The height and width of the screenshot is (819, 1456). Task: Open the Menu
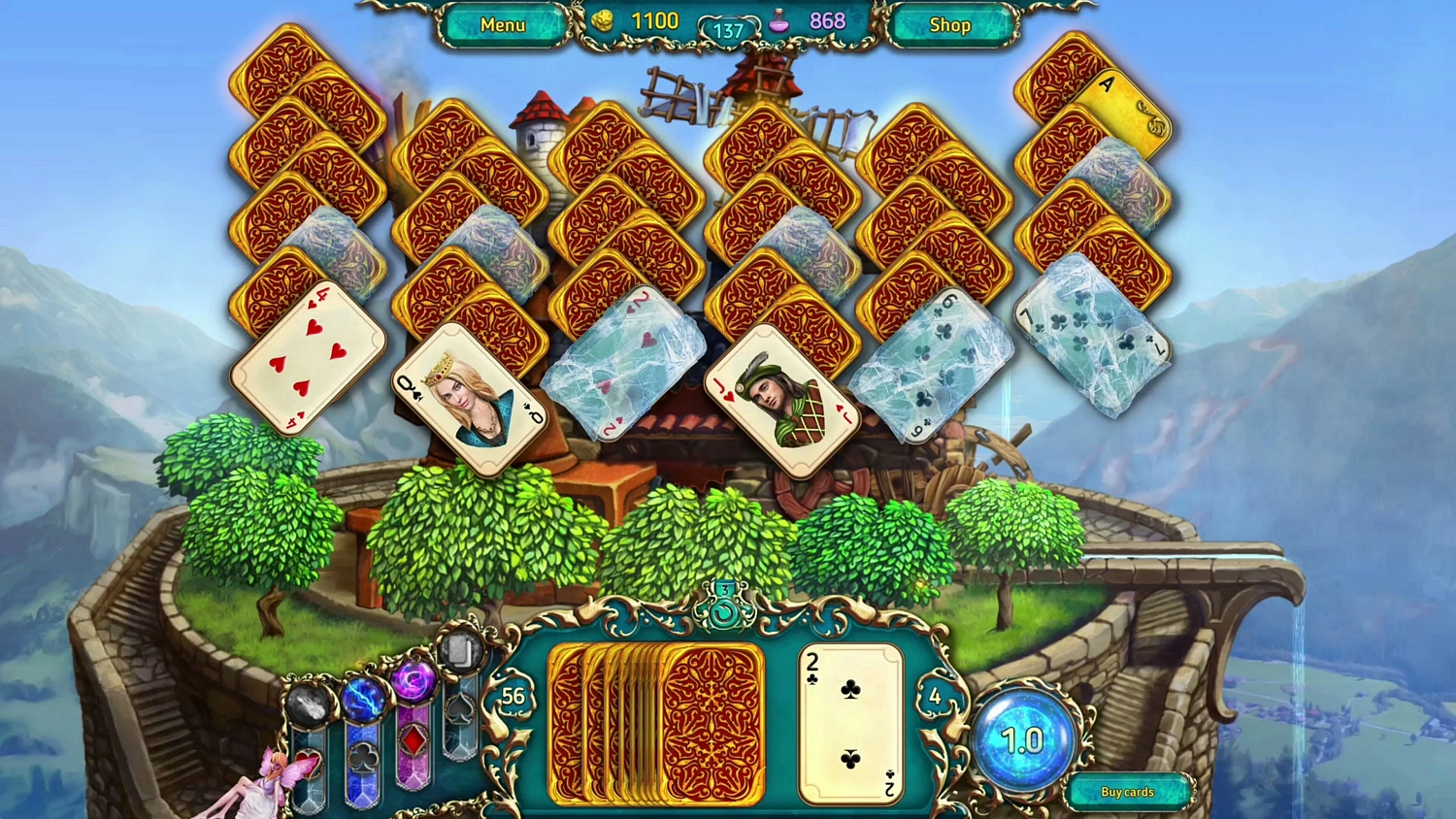(502, 25)
